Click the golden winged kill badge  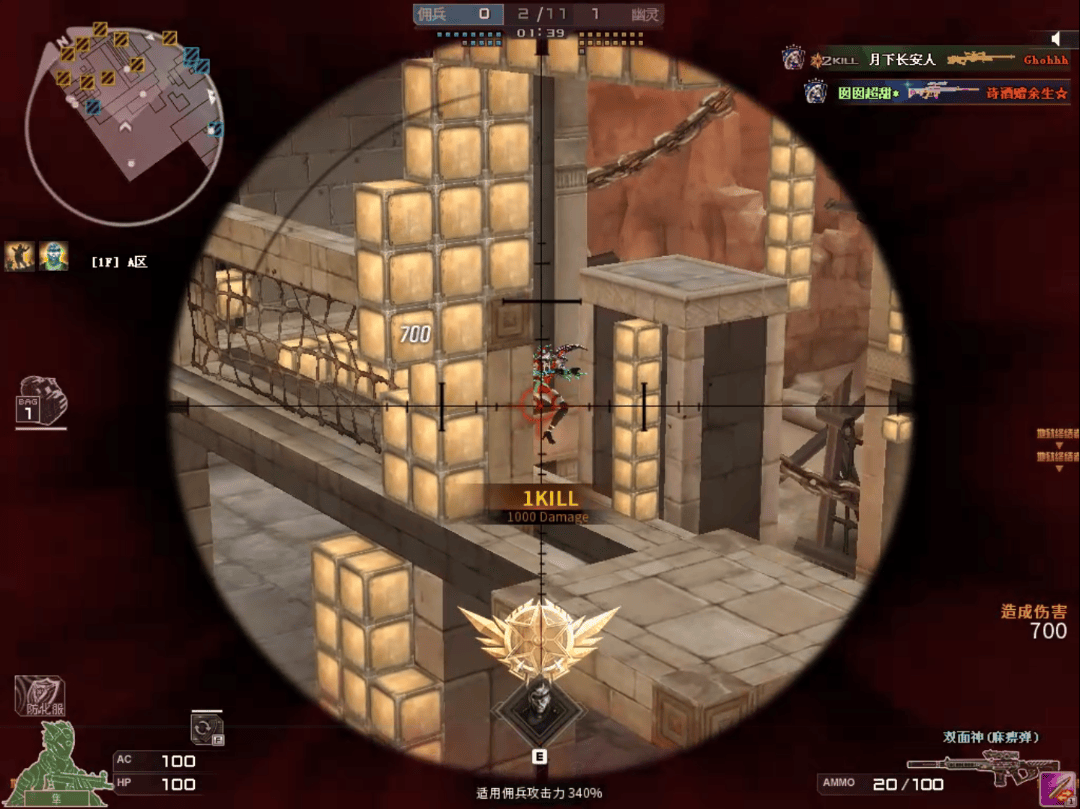(x=539, y=638)
